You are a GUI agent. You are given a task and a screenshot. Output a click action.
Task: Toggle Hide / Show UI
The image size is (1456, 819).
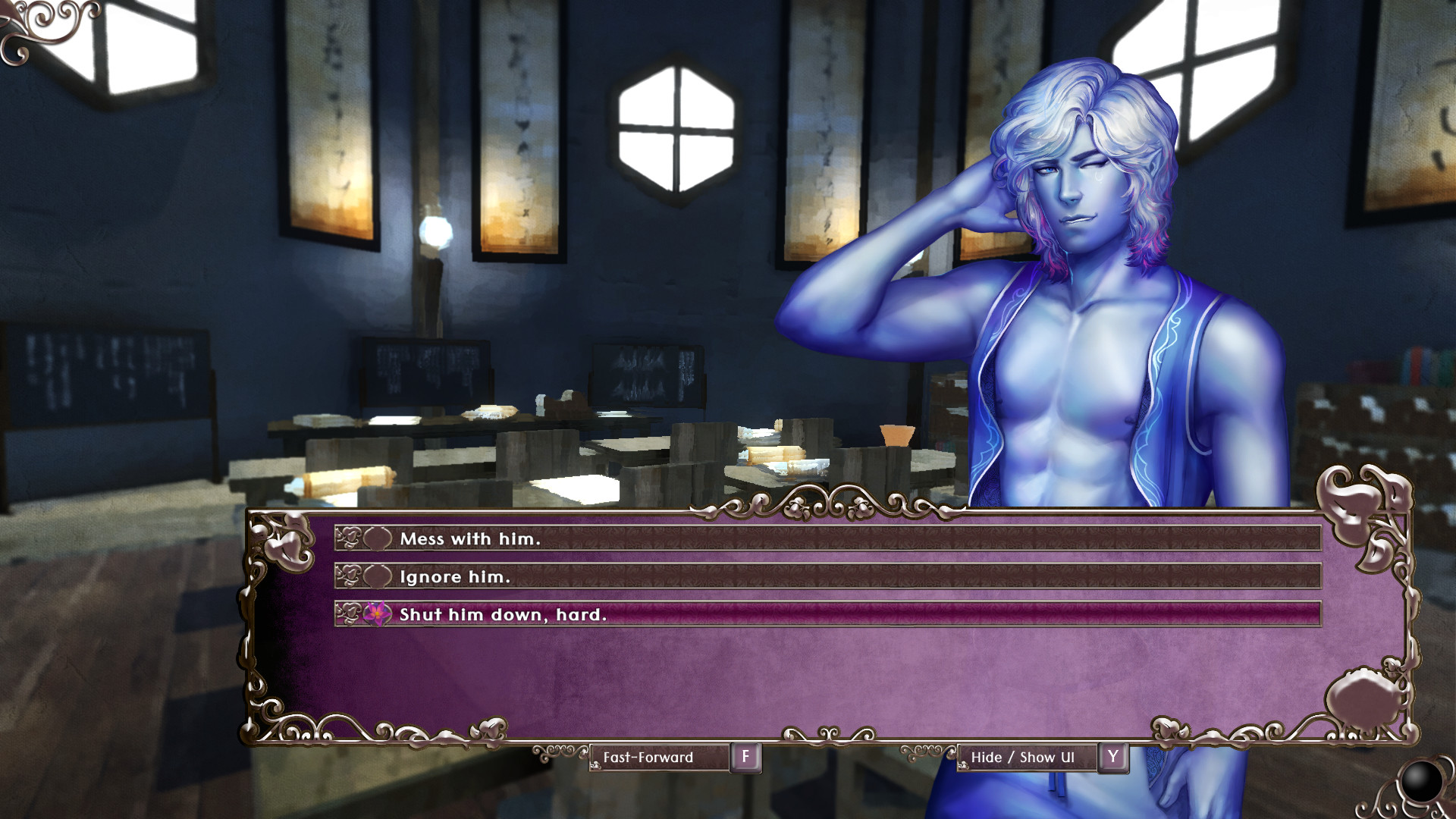coord(1028,757)
